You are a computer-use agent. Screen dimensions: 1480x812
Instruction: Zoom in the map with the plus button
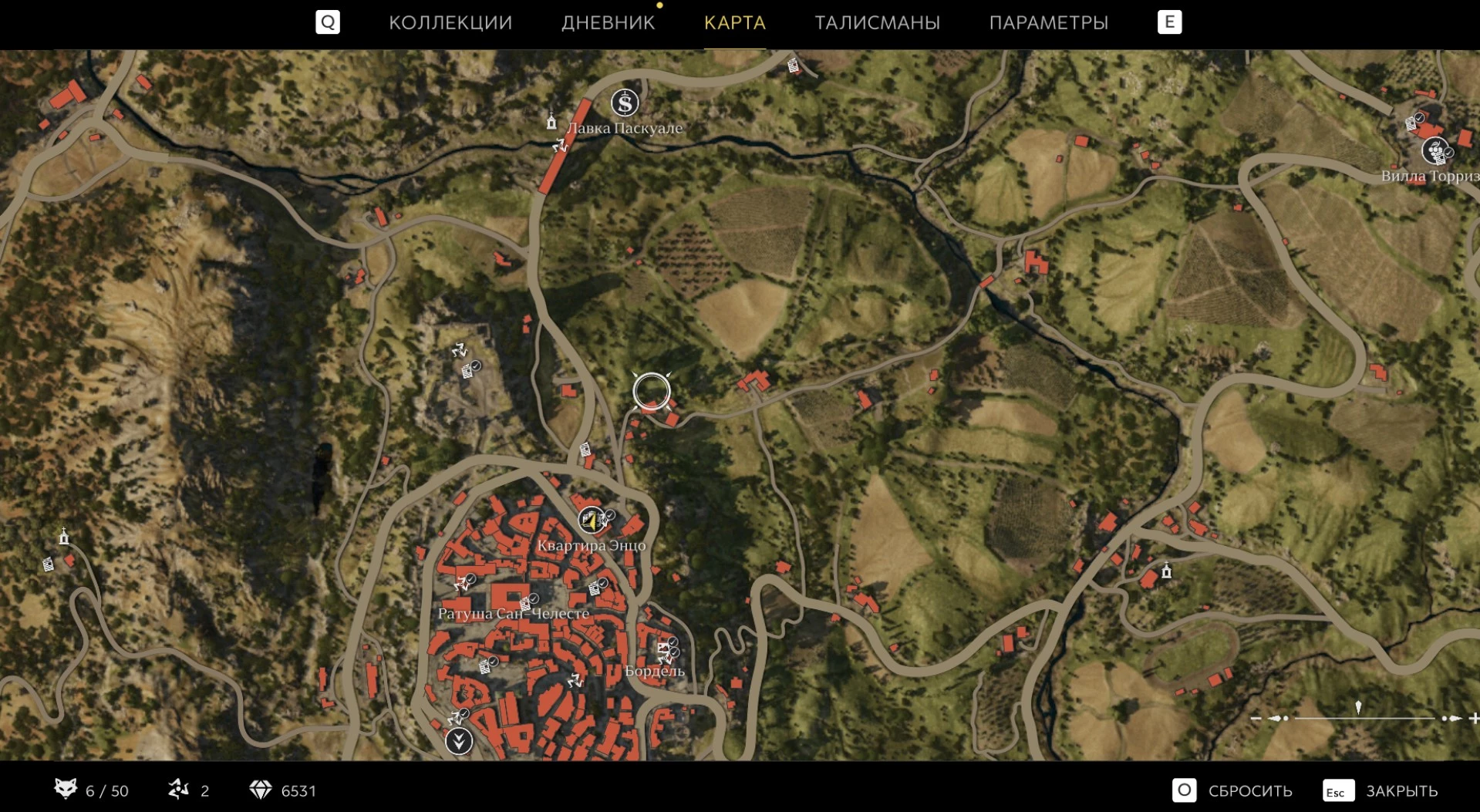coord(1473,718)
